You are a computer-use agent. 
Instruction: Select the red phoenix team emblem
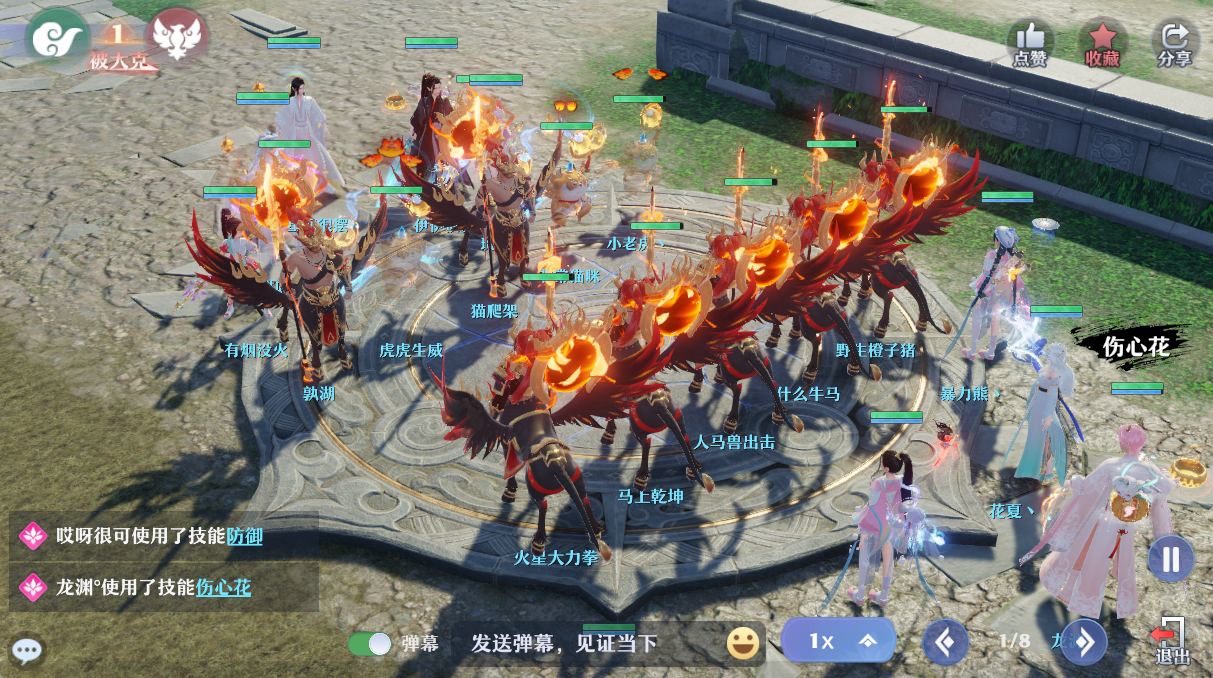click(x=176, y=36)
